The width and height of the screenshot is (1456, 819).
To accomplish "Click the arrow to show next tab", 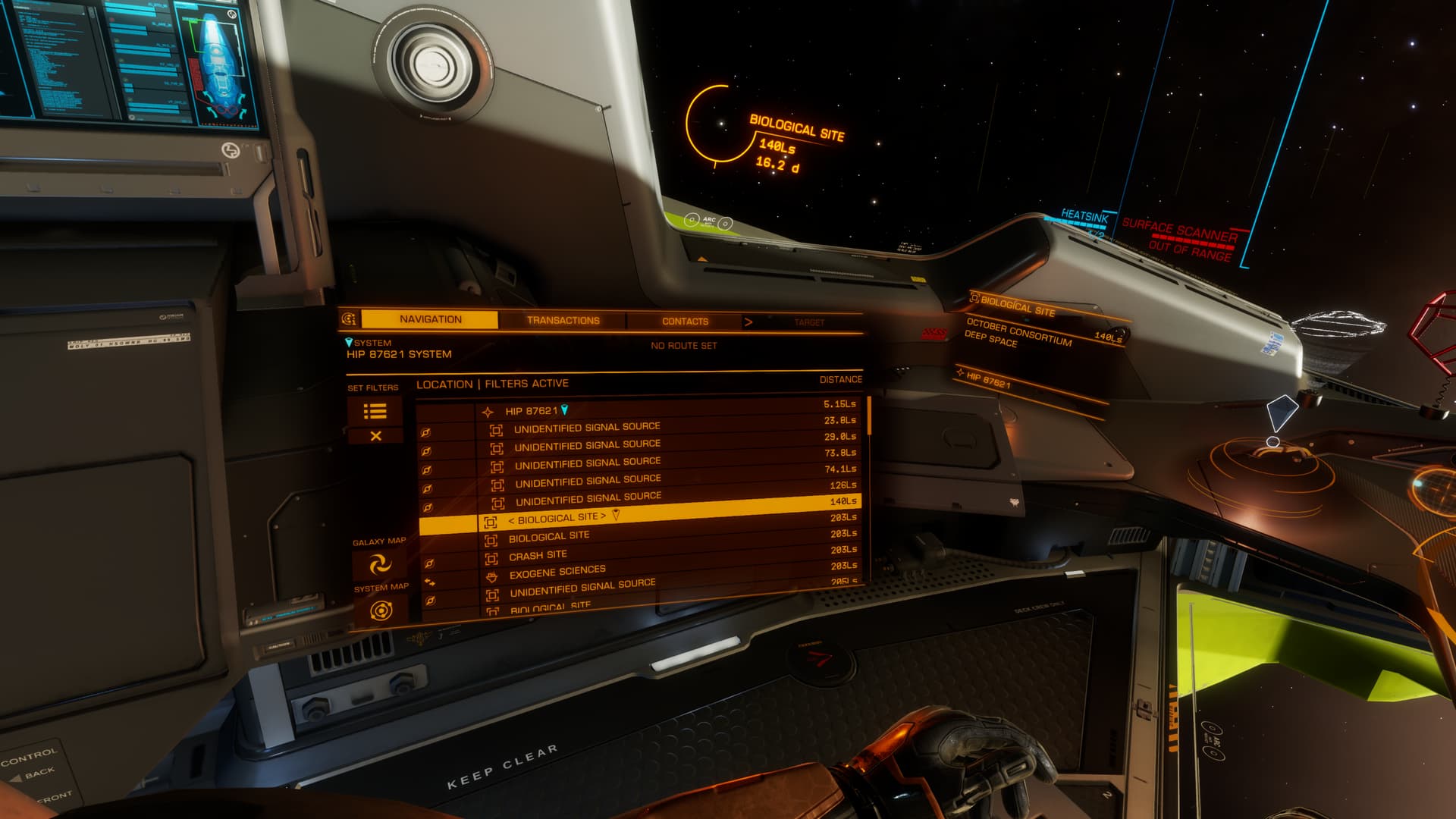I will [x=748, y=322].
